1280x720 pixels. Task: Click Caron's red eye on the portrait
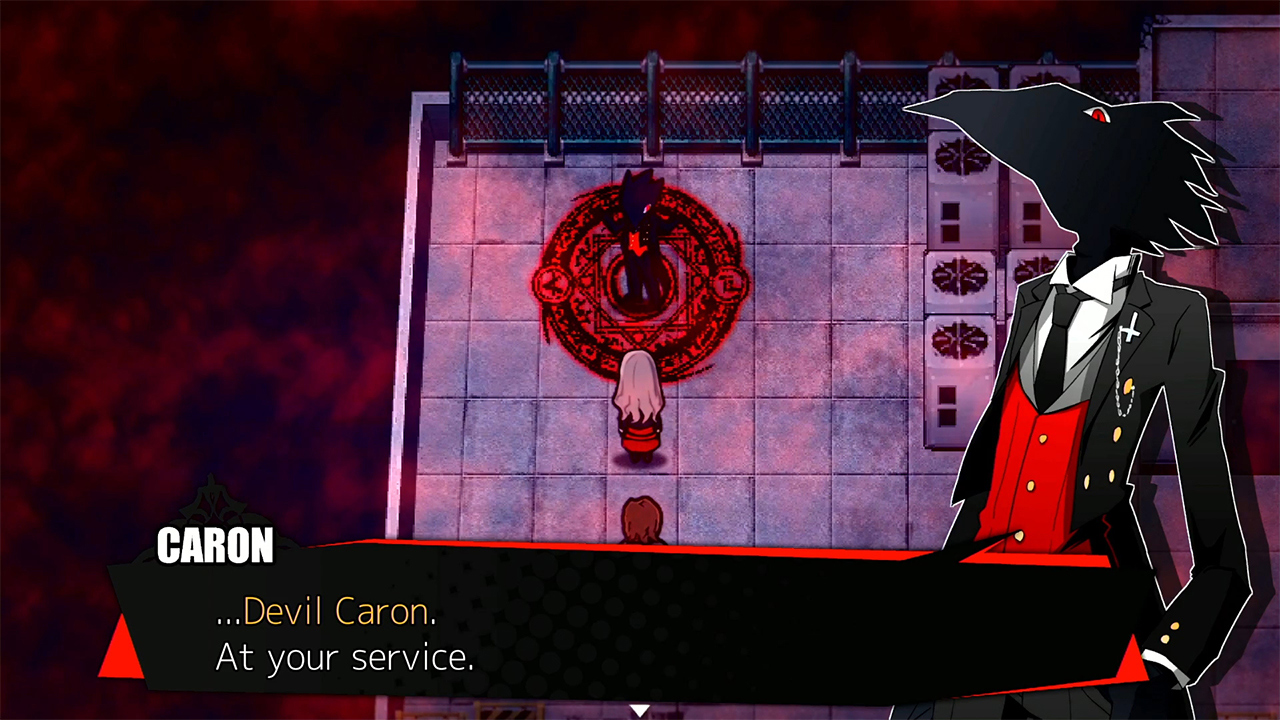[1096, 116]
